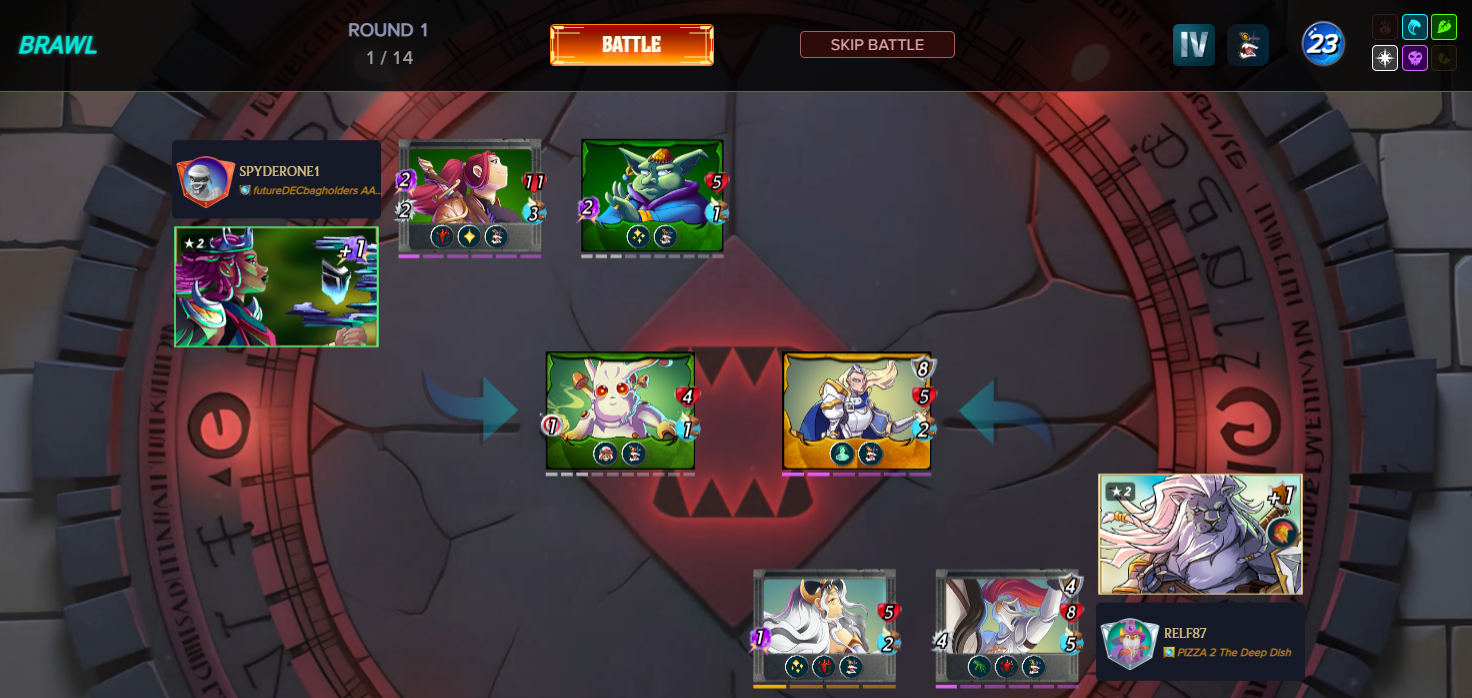Viewport: 1472px width, 698px height.
Task: Select the Water splinter wave icon
Action: coord(1414,27)
